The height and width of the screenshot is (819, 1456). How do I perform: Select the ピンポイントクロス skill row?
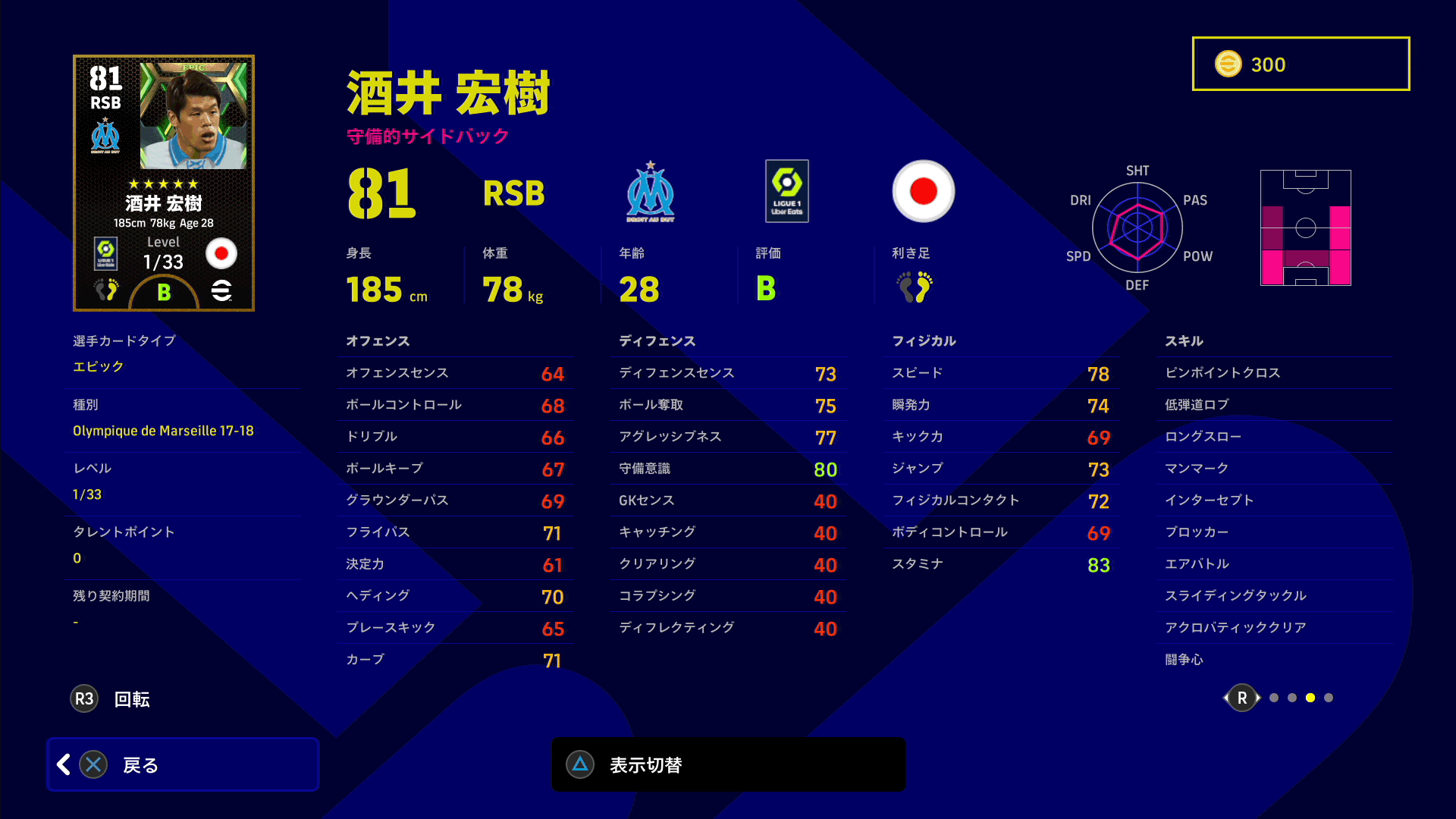[x=1279, y=373]
